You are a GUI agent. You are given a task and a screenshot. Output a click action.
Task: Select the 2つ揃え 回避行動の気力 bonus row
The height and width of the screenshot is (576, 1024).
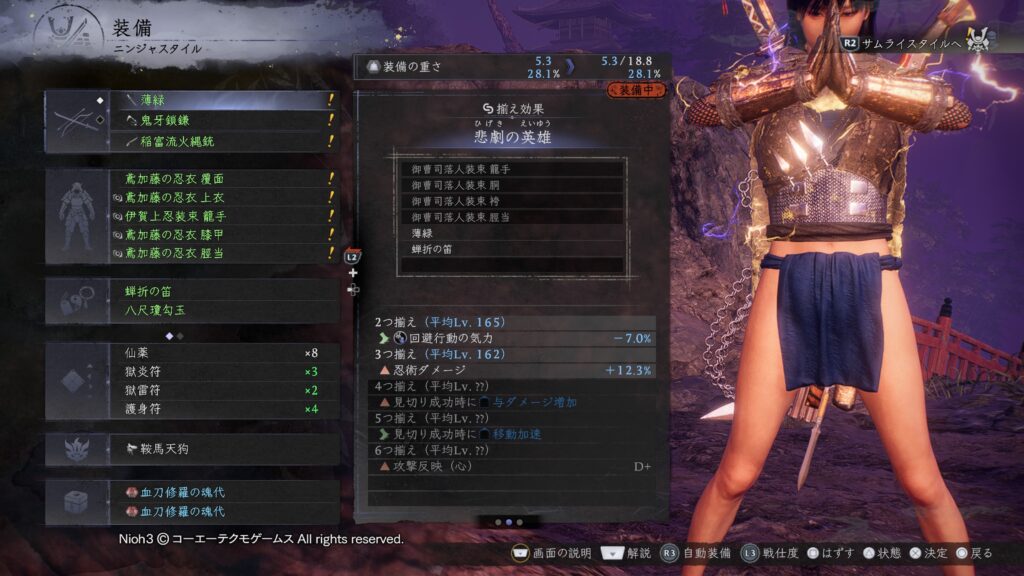click(512, 338)
